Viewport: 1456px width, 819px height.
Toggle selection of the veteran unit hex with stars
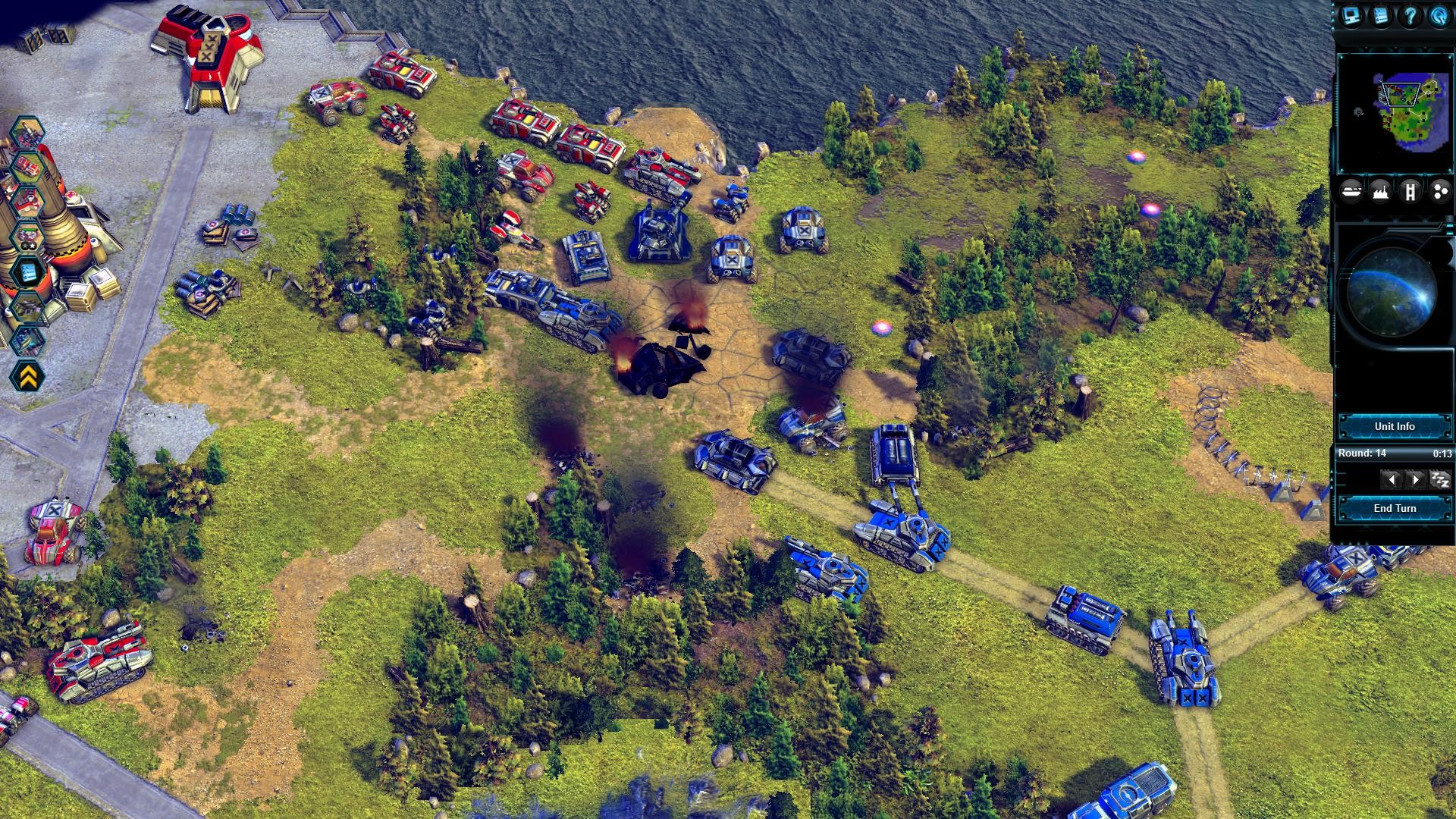[x=27, y=237]
